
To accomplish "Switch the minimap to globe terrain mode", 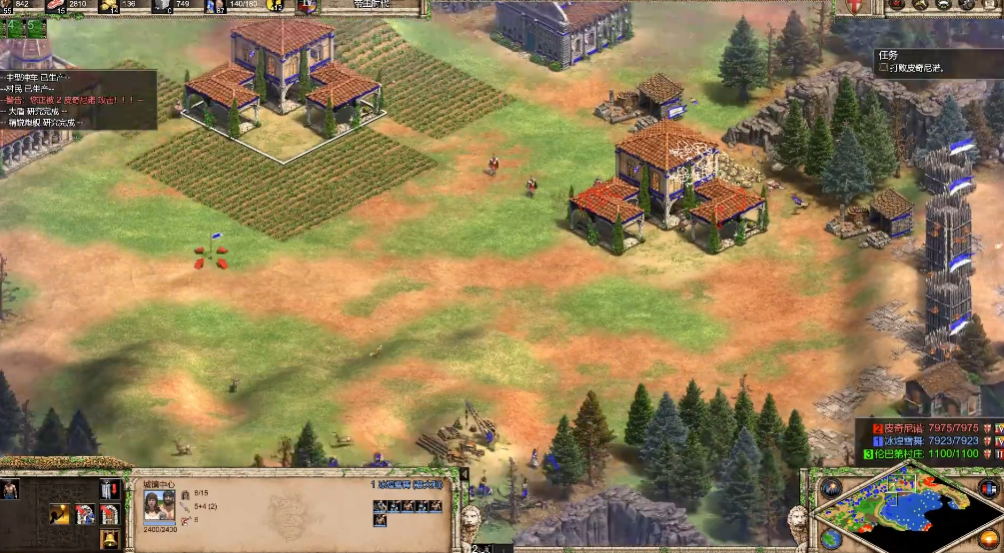I will (830, 540).
